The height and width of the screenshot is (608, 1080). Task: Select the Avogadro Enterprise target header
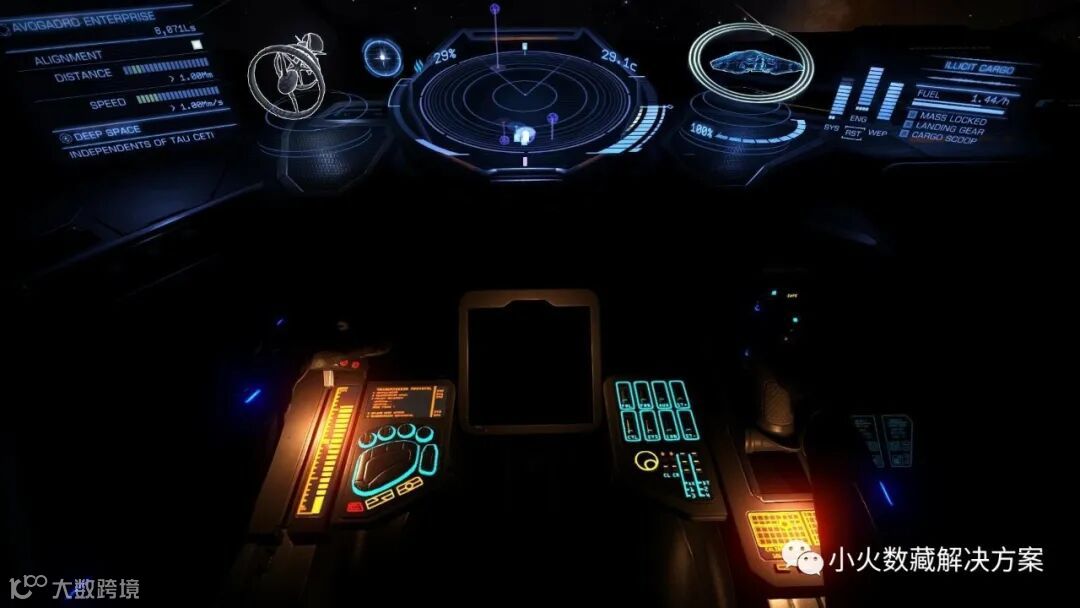point(84,20)
